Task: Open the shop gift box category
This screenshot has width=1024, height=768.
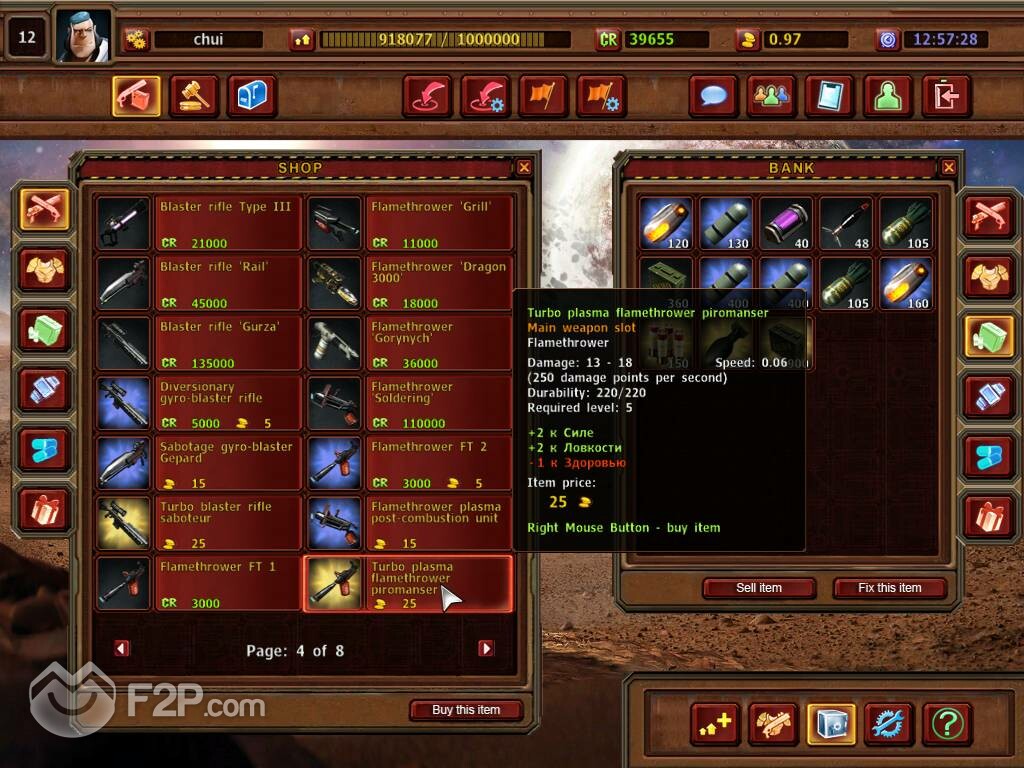Action: 44,510
